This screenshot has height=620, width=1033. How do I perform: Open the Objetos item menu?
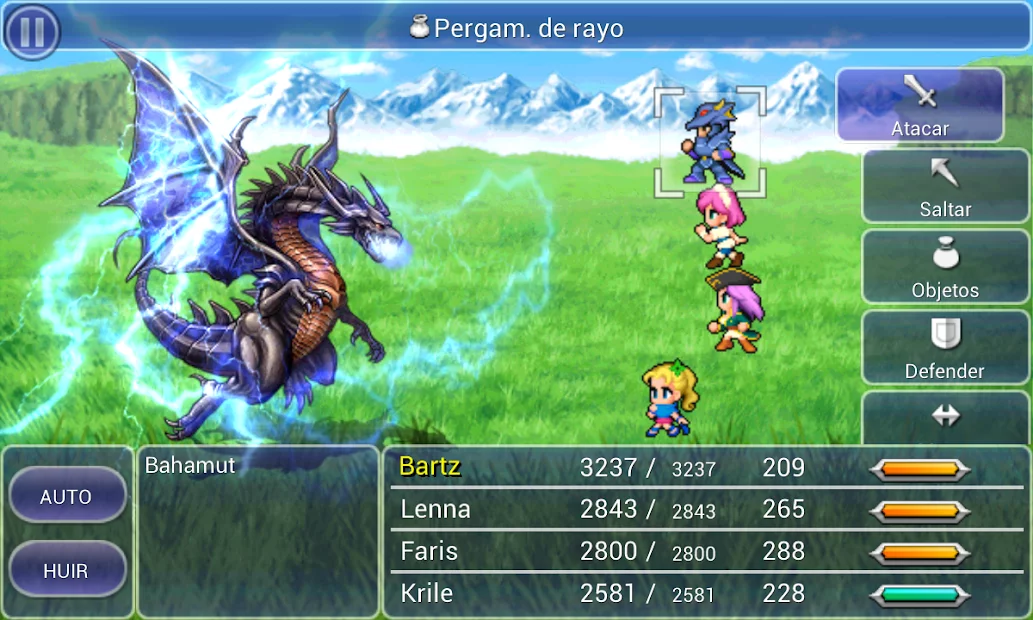click(x=945, y=267)
